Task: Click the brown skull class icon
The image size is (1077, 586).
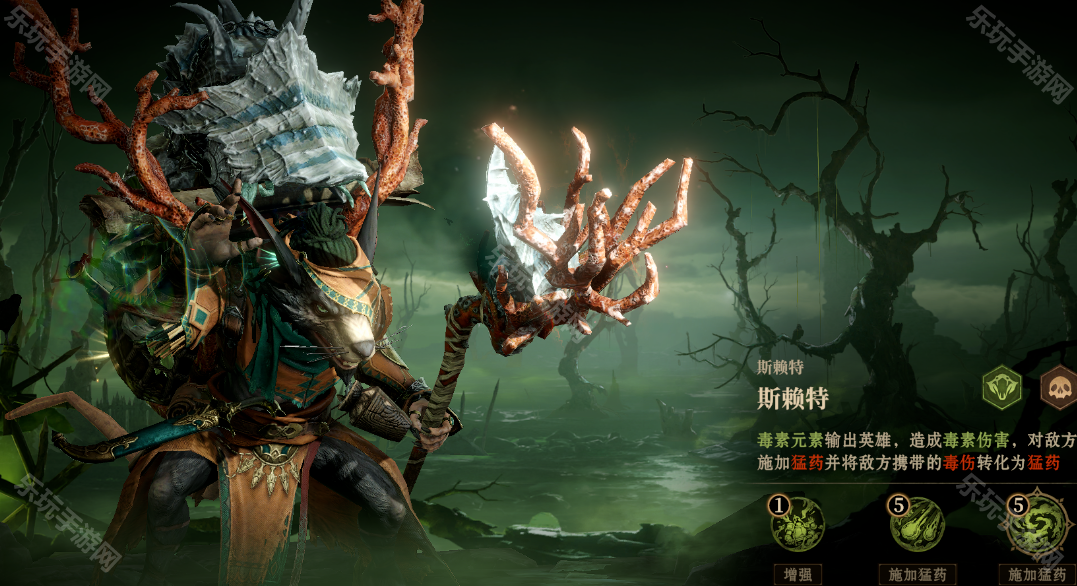Action: (x=1059, y=388)
